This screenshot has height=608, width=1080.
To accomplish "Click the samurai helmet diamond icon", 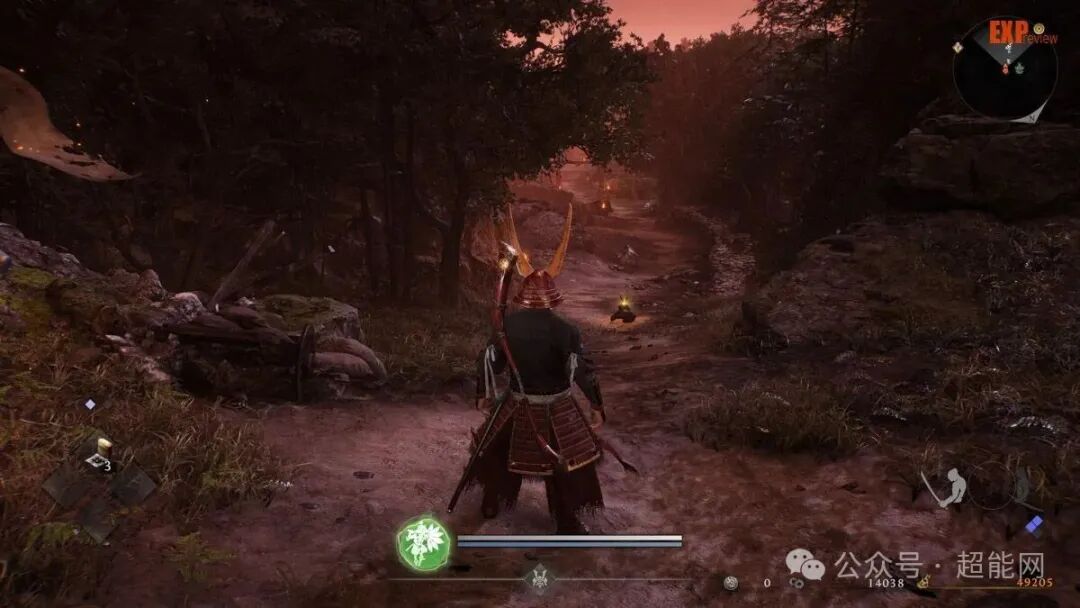I will [x=539, y=578].
